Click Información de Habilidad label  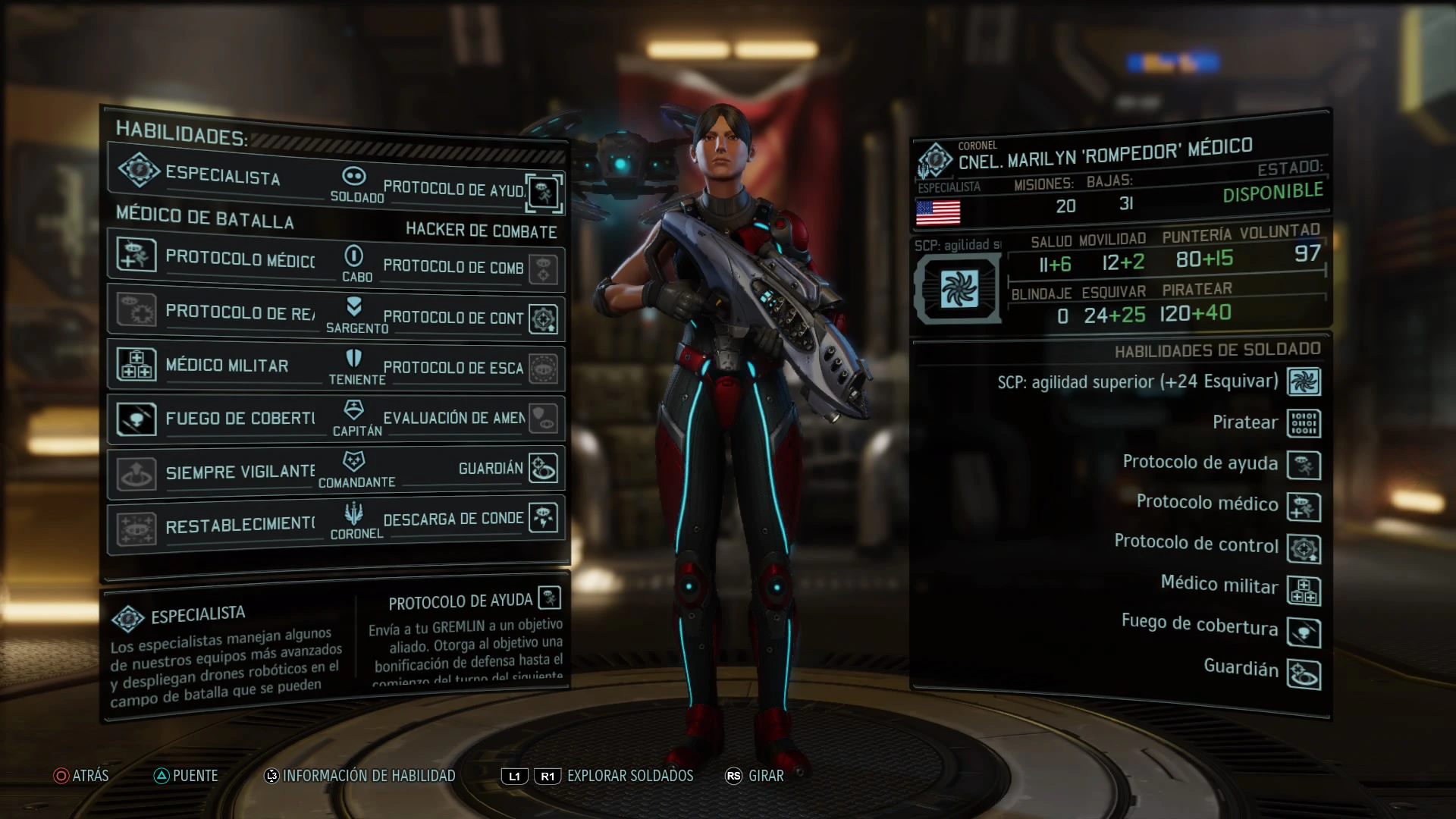[369, 776]
